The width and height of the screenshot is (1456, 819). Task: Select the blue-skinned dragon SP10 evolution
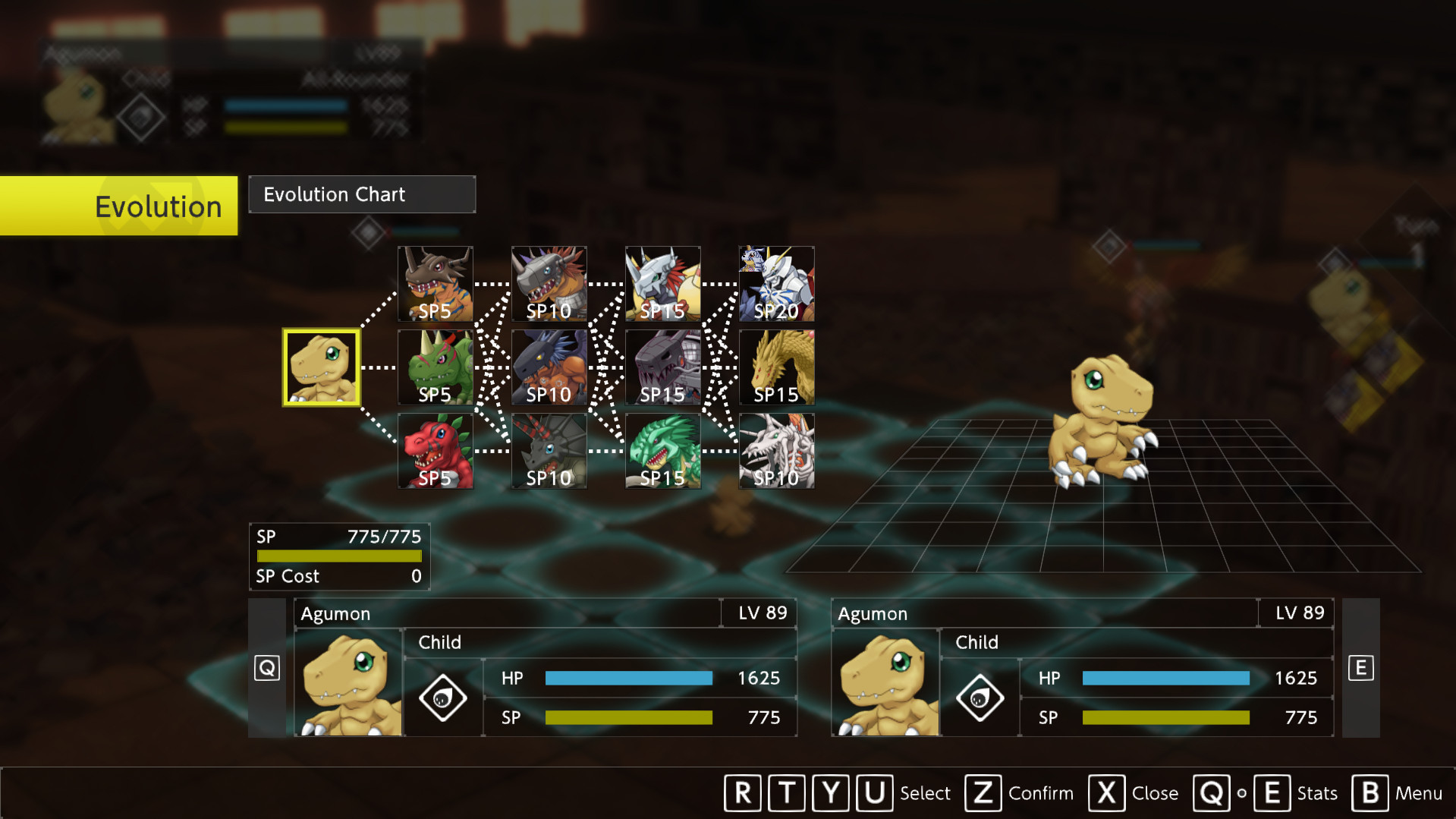tap(549, 367)
